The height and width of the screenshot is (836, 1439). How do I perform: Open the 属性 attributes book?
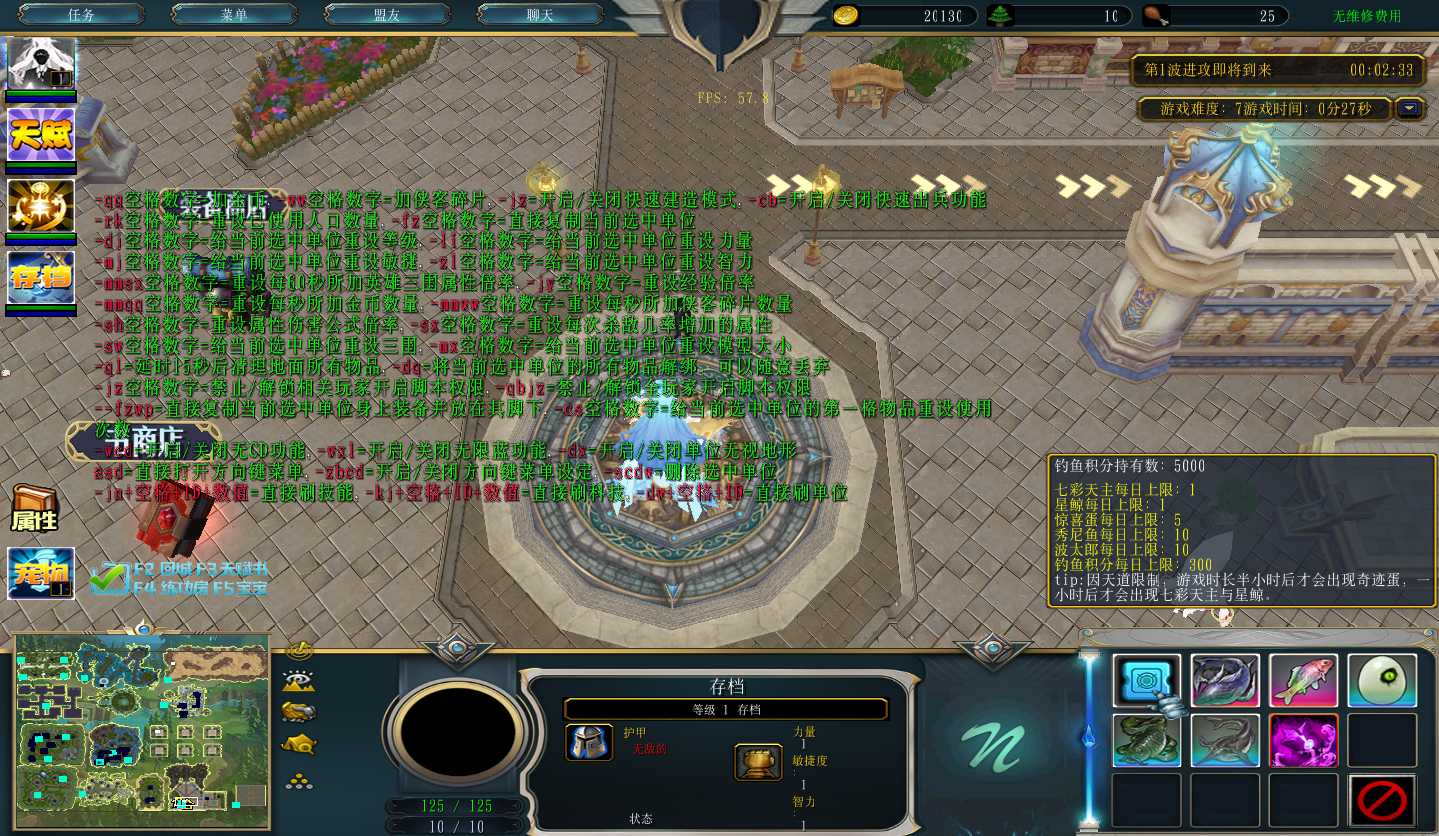coord(35,509)
